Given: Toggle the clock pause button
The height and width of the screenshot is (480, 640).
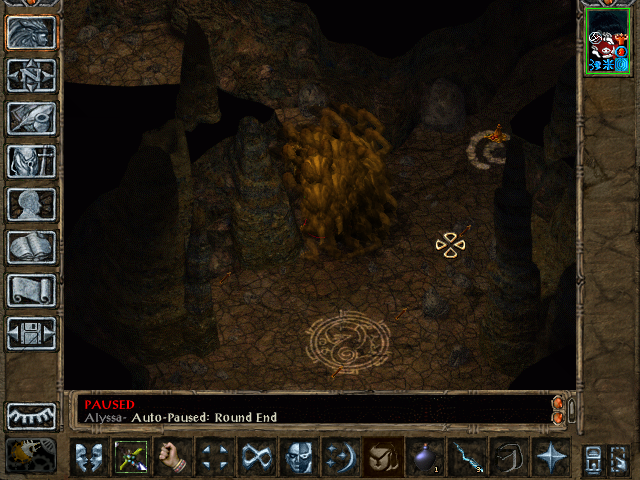Looking at the screenshot, I should [30, 456].
